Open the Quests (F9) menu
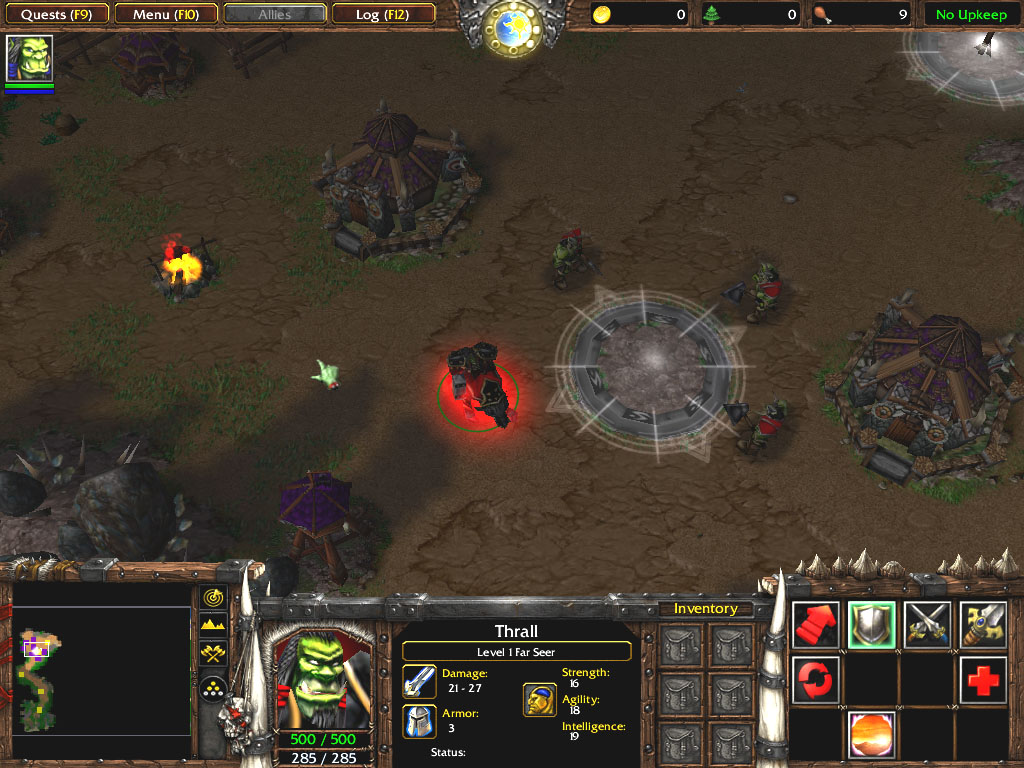This screenshot has width=1024, height=768. [56, 14]
